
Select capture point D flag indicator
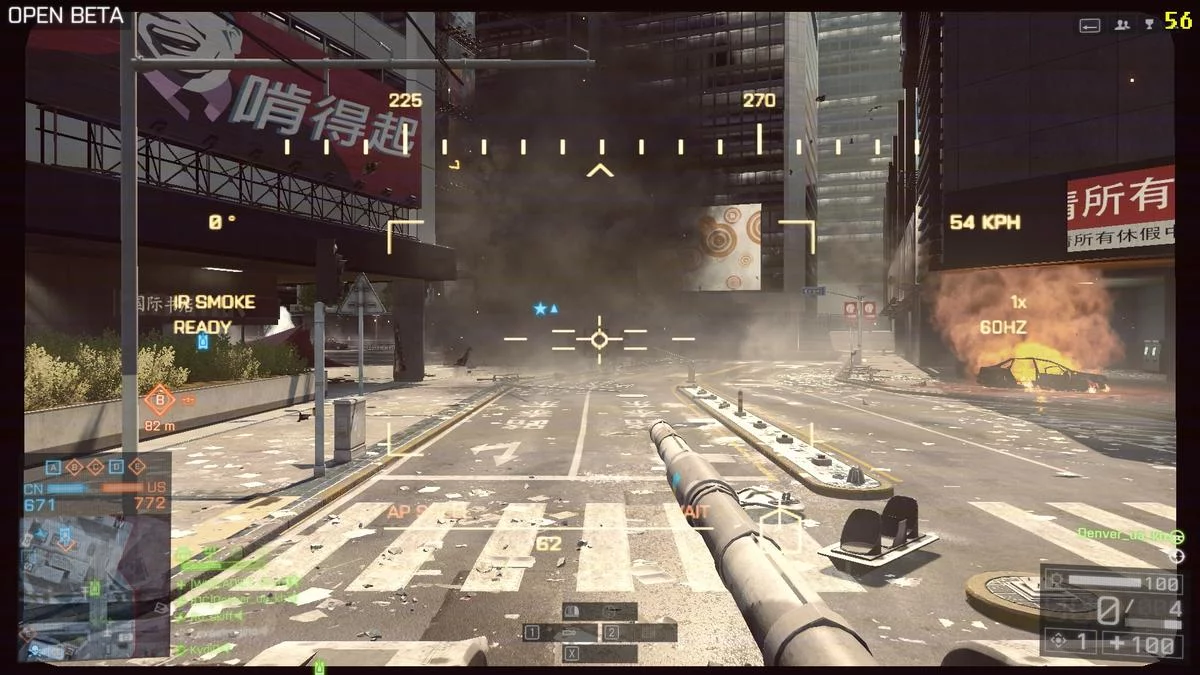coord(116,467)
